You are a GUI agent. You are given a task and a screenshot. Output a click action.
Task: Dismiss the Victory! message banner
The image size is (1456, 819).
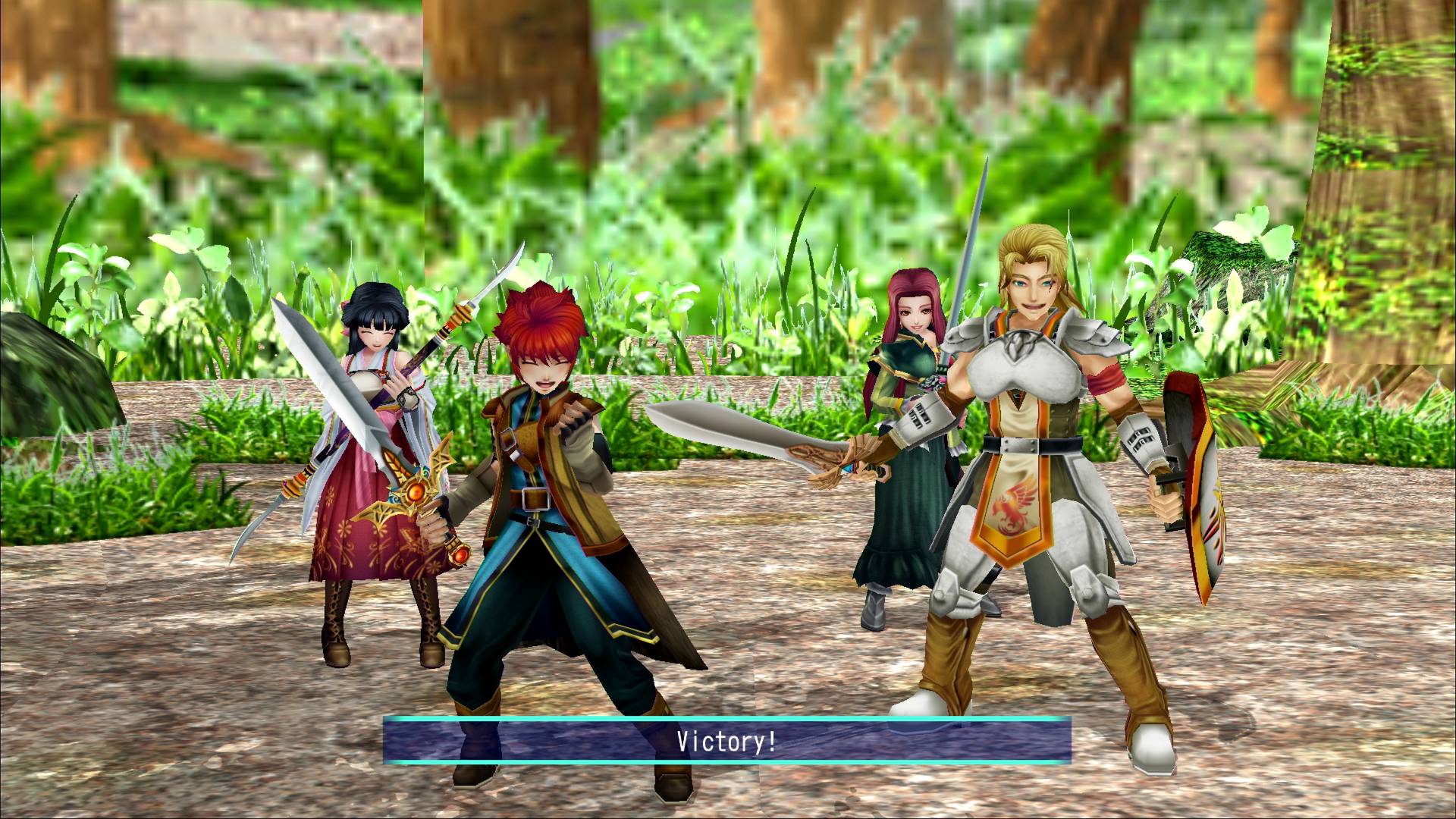pyautogui.click(x=726, y=740)
